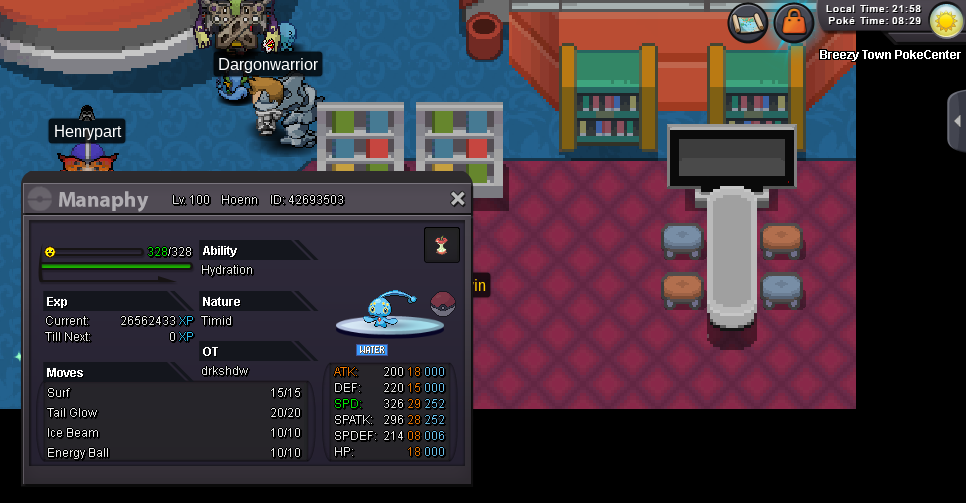This screenshot has width=966, height=503.
Task: Expand the side panel arrow tab
Action: [x=957, y=121]
